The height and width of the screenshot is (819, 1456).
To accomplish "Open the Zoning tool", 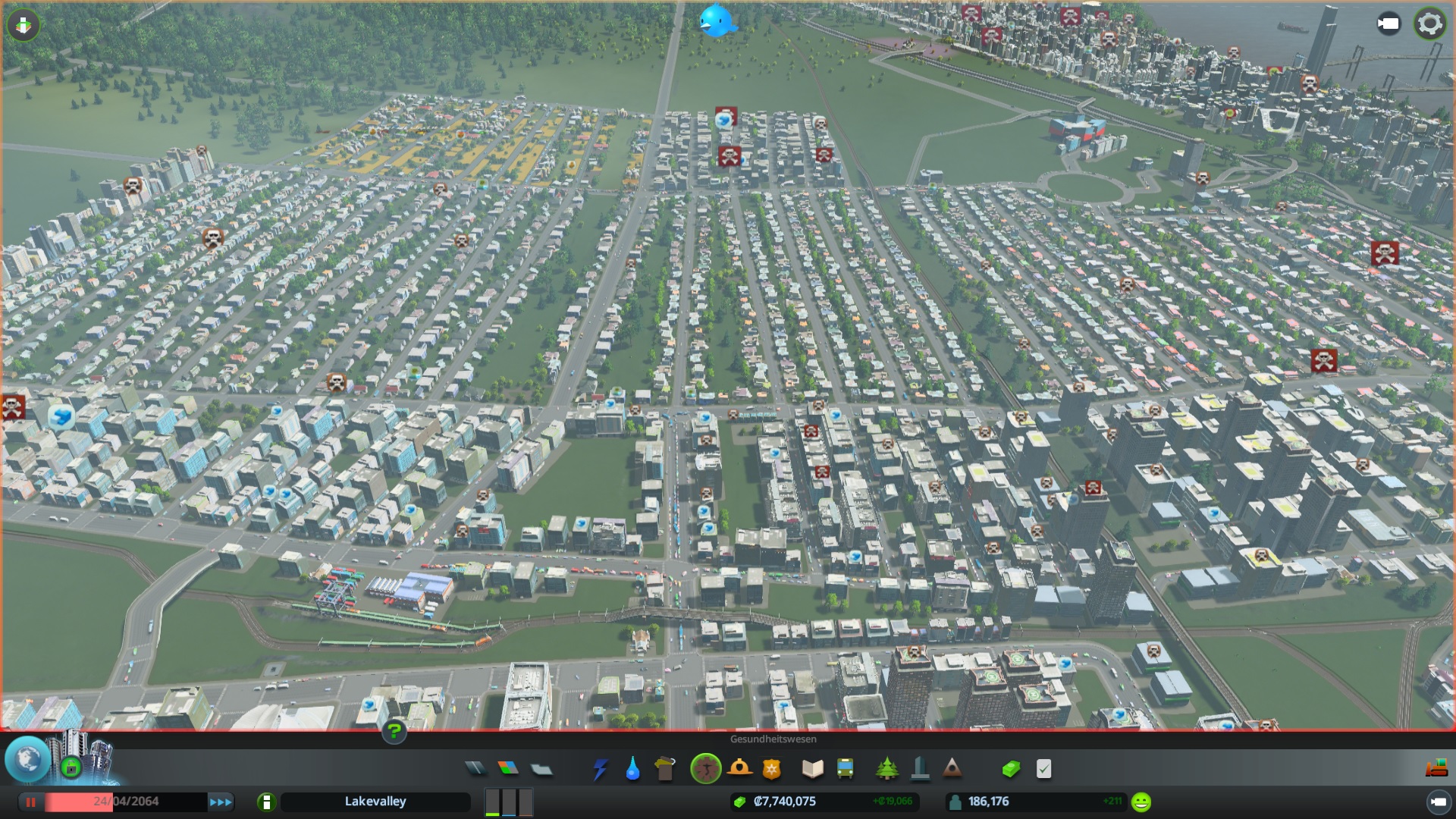I will pos(508,769).
